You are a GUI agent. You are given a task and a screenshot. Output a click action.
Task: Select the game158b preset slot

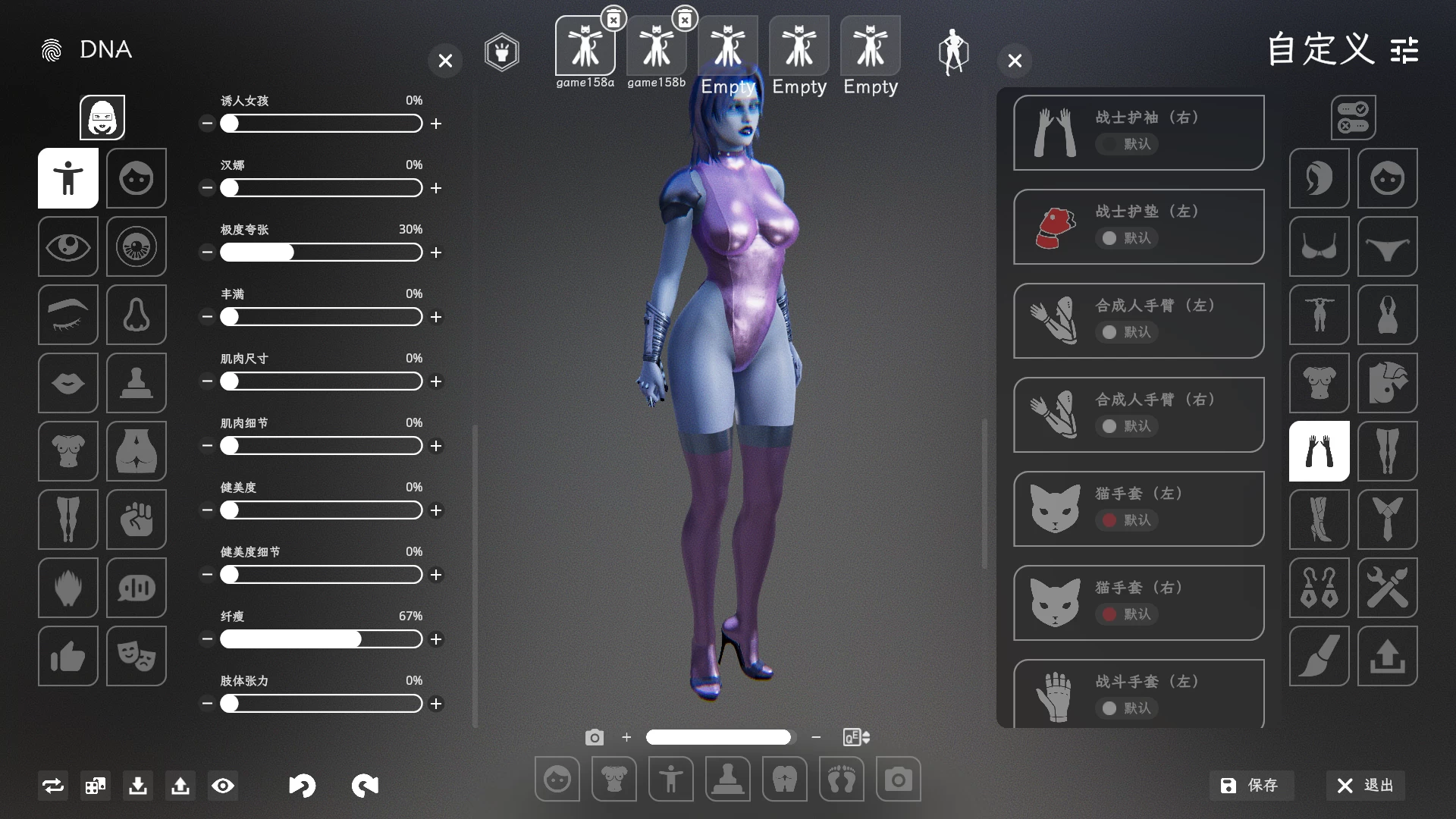click(656, 47)
